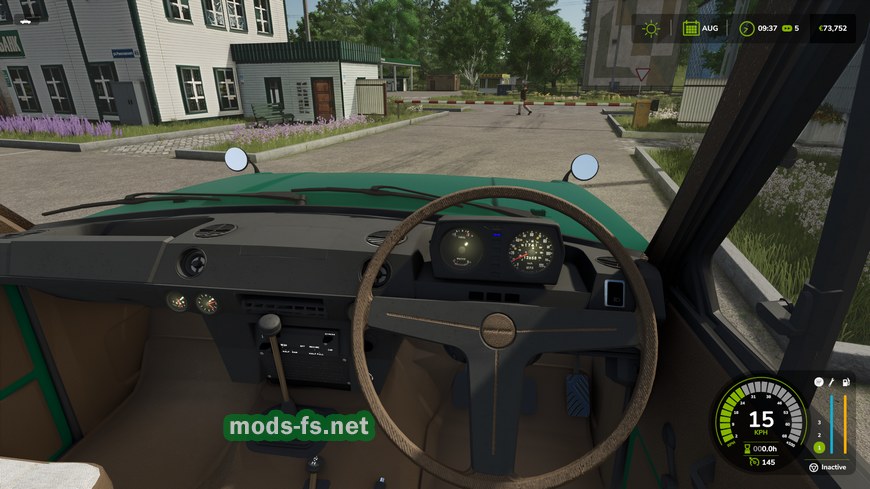Select the fuel pump icon

click(848, 382)
